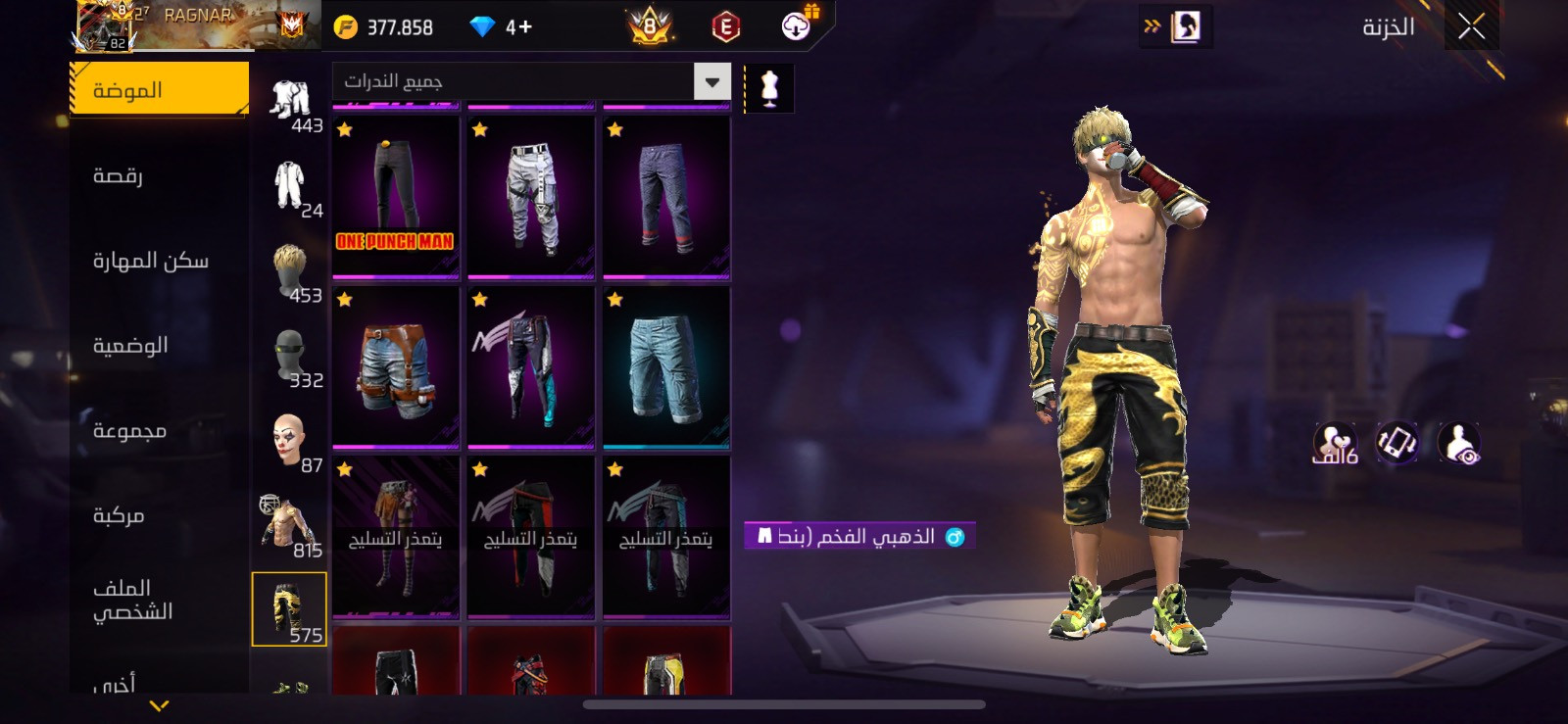
Task: Open the rarity filter dropdown
Action: [x=712, y=82]
